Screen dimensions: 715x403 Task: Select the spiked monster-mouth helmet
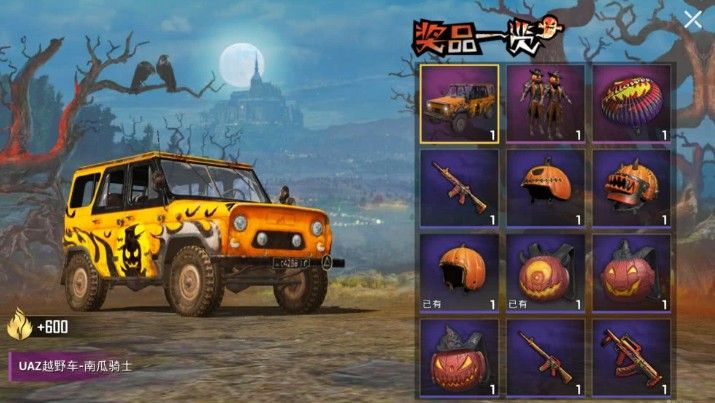click(630, 187)
